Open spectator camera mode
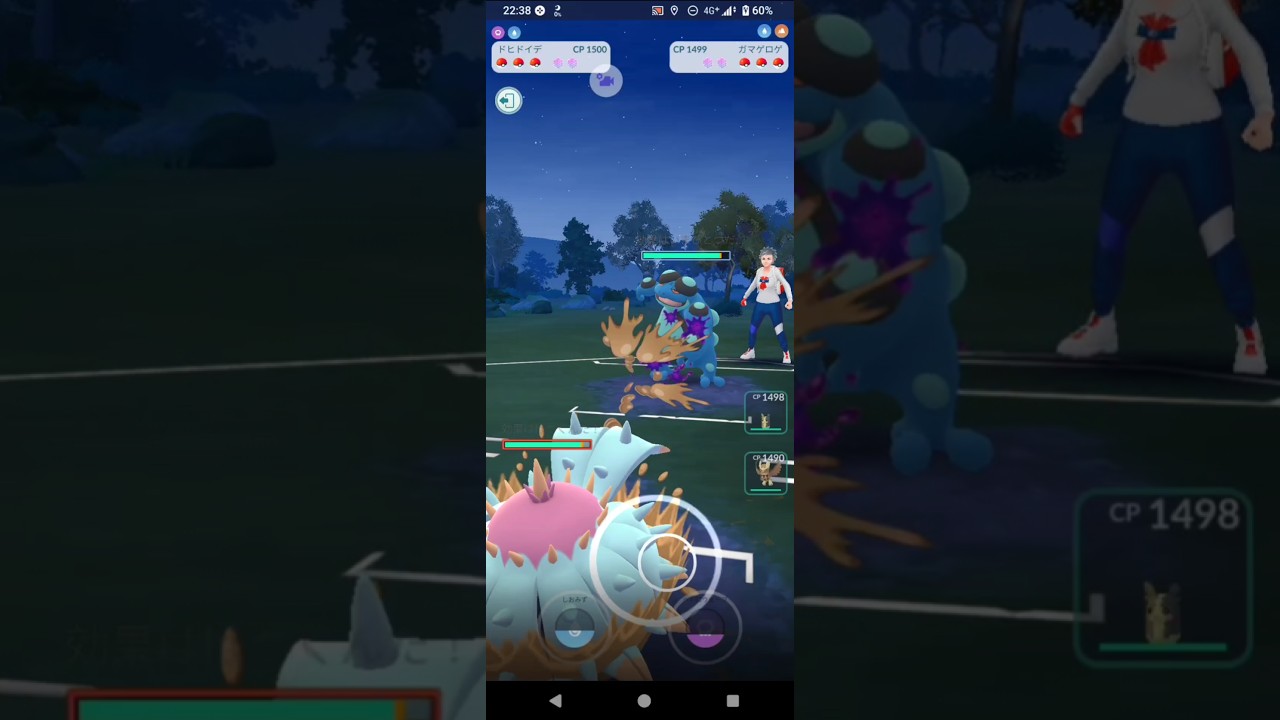Viewport: 1280px width, 720px height. tap(606, 81)
